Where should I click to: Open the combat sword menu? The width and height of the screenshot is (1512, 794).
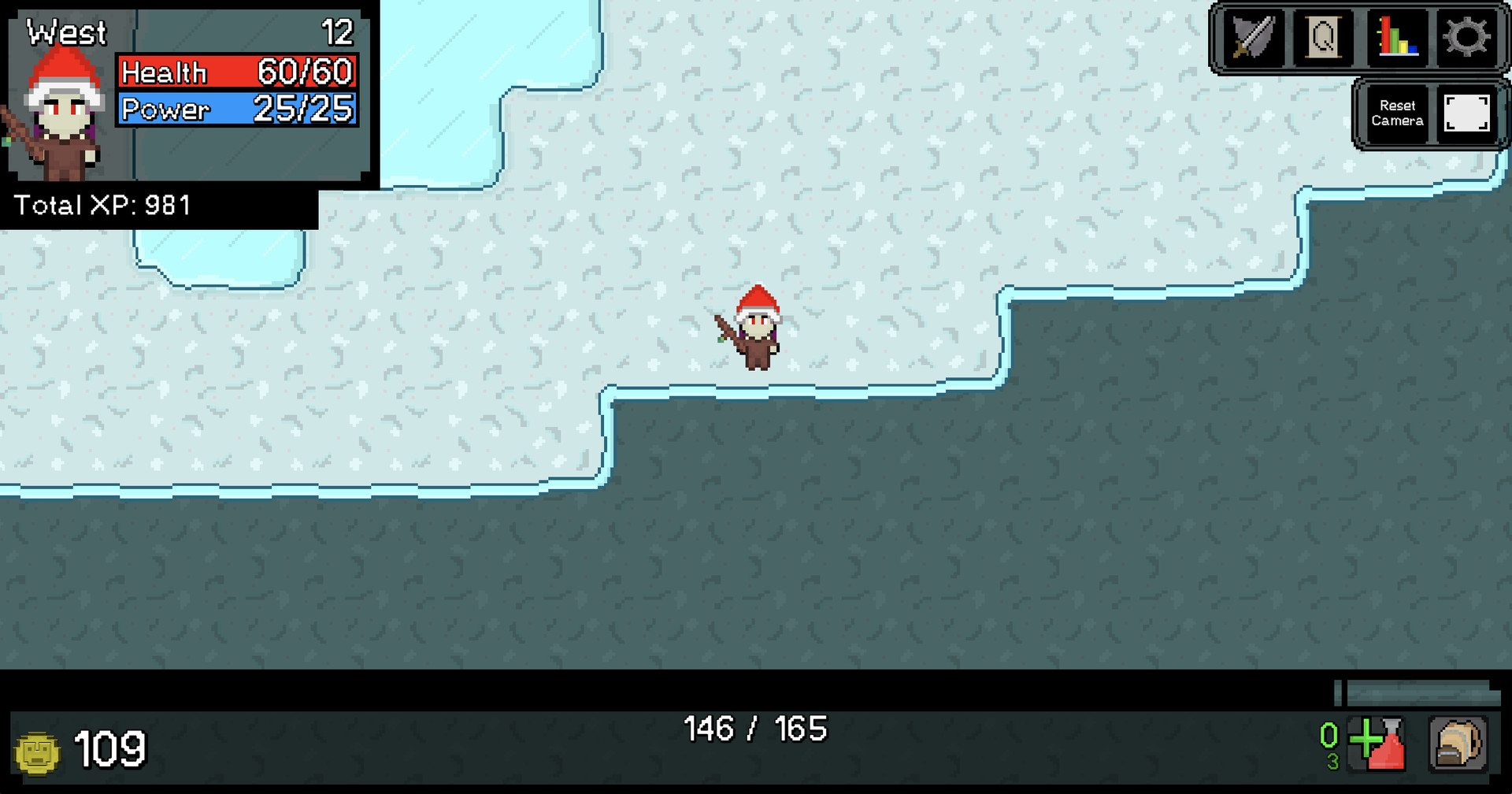[1254, 37]
